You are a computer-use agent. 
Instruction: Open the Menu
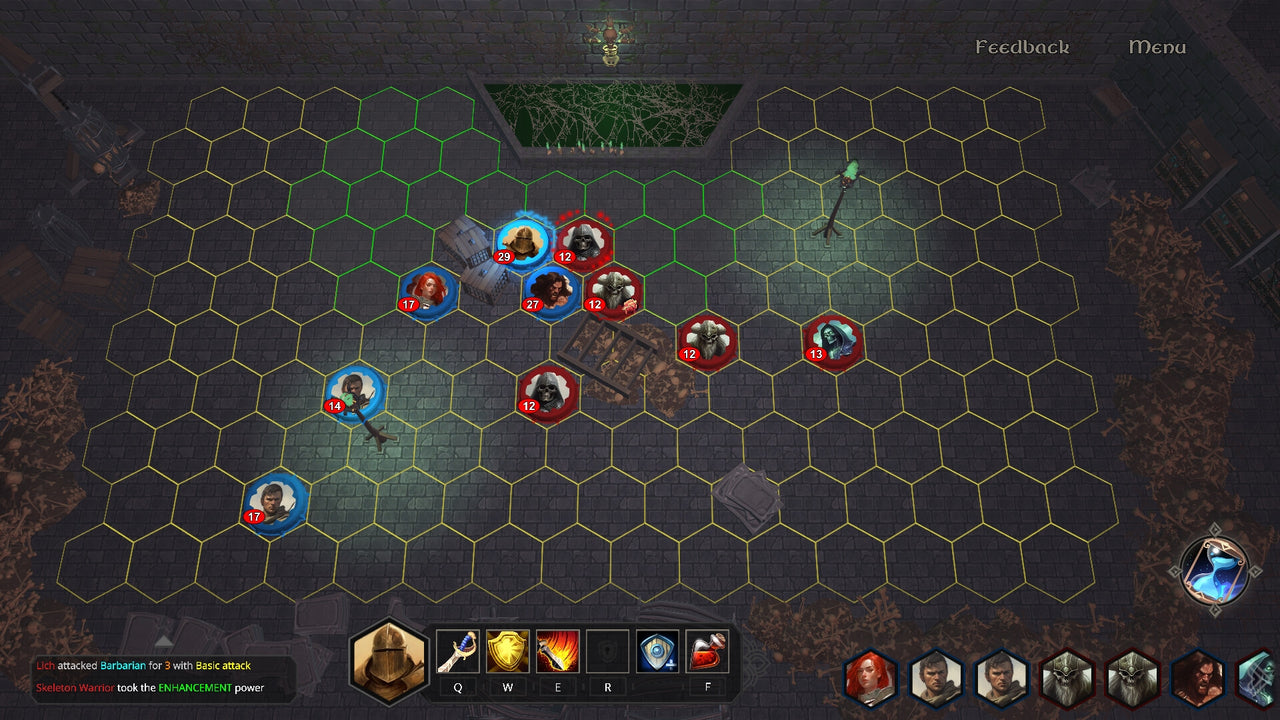click(x=1157, y=46)
